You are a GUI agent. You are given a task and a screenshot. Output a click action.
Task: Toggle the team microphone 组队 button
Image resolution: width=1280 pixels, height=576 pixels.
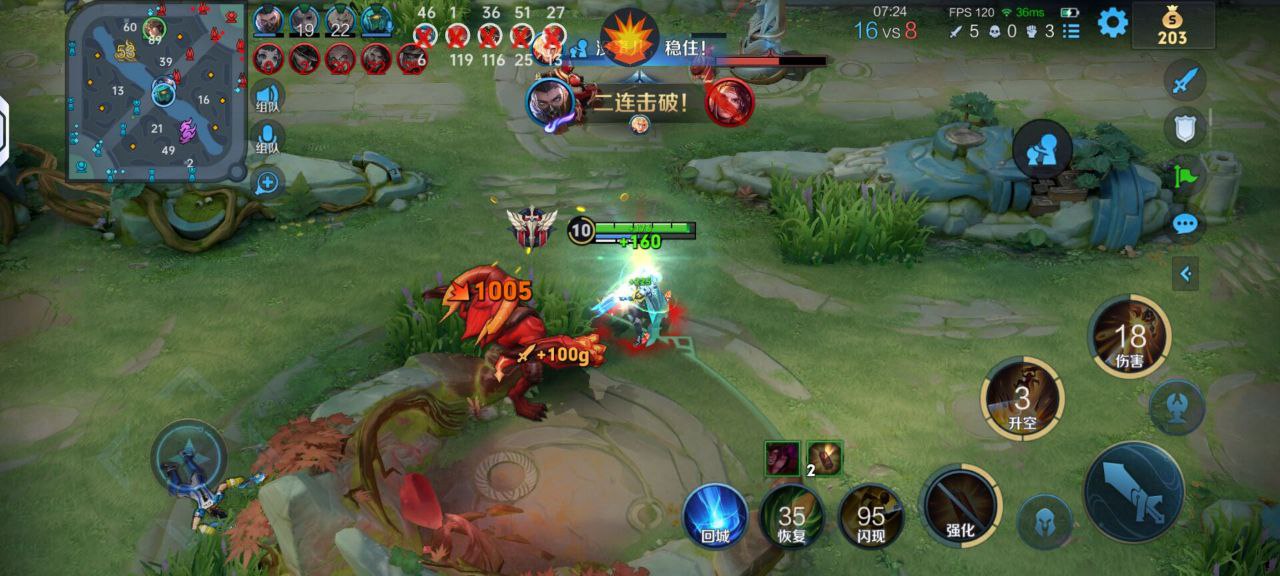pyautogui.click(x=267, y=139)
